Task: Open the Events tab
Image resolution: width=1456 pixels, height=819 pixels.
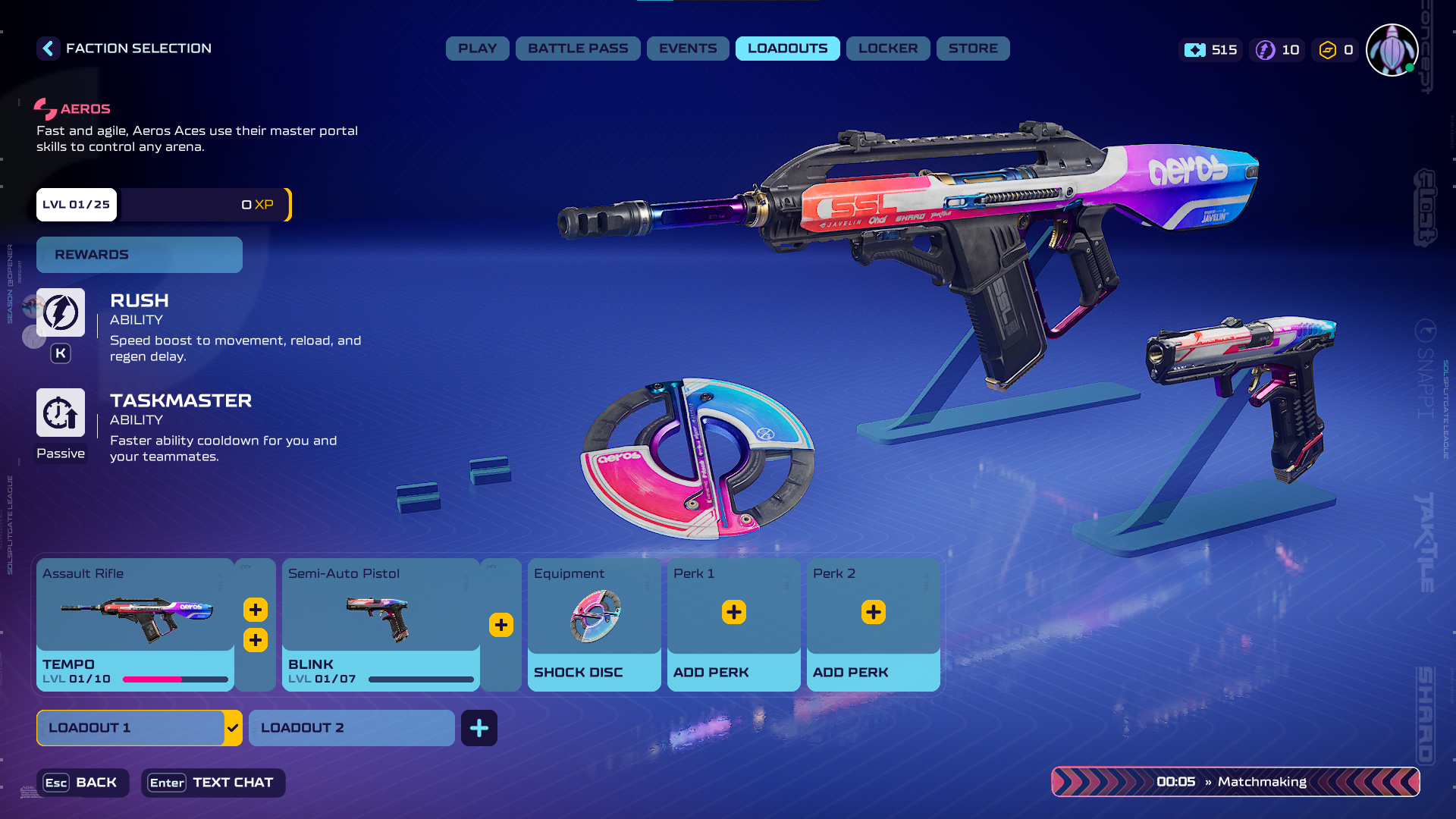Action: click(x=687, y=49)
